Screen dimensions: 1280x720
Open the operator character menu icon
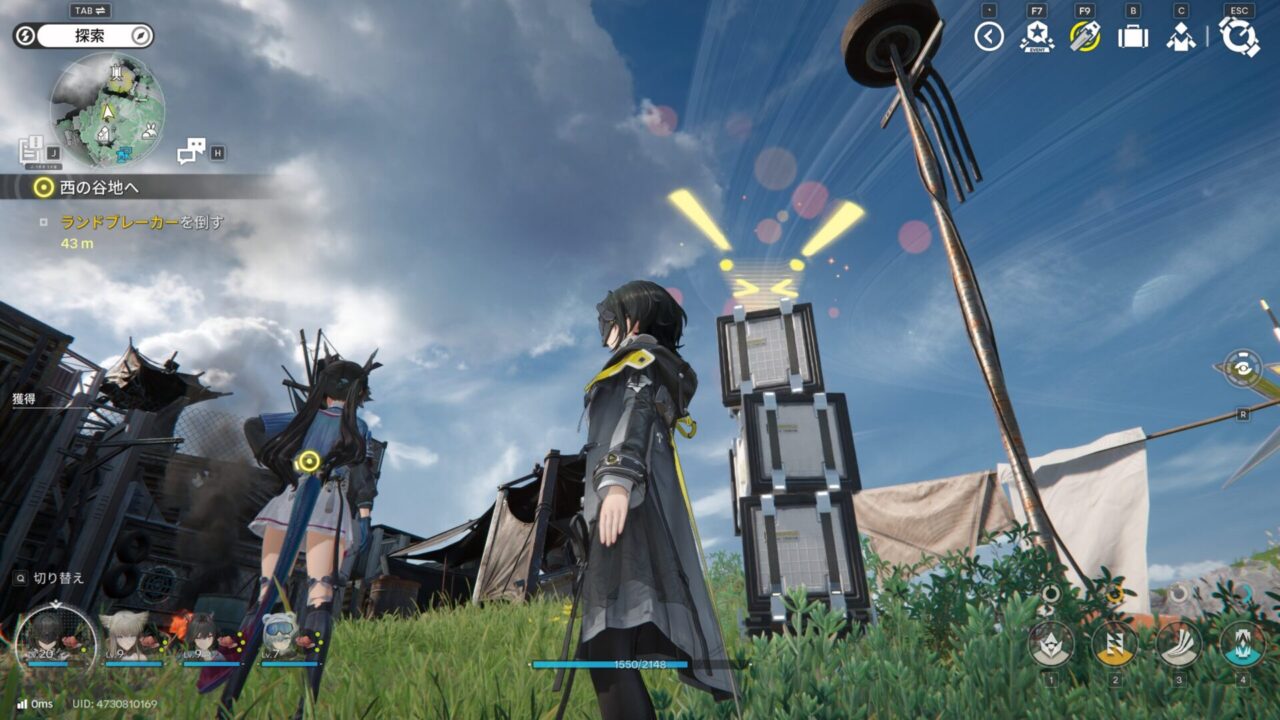point(1181,37)
